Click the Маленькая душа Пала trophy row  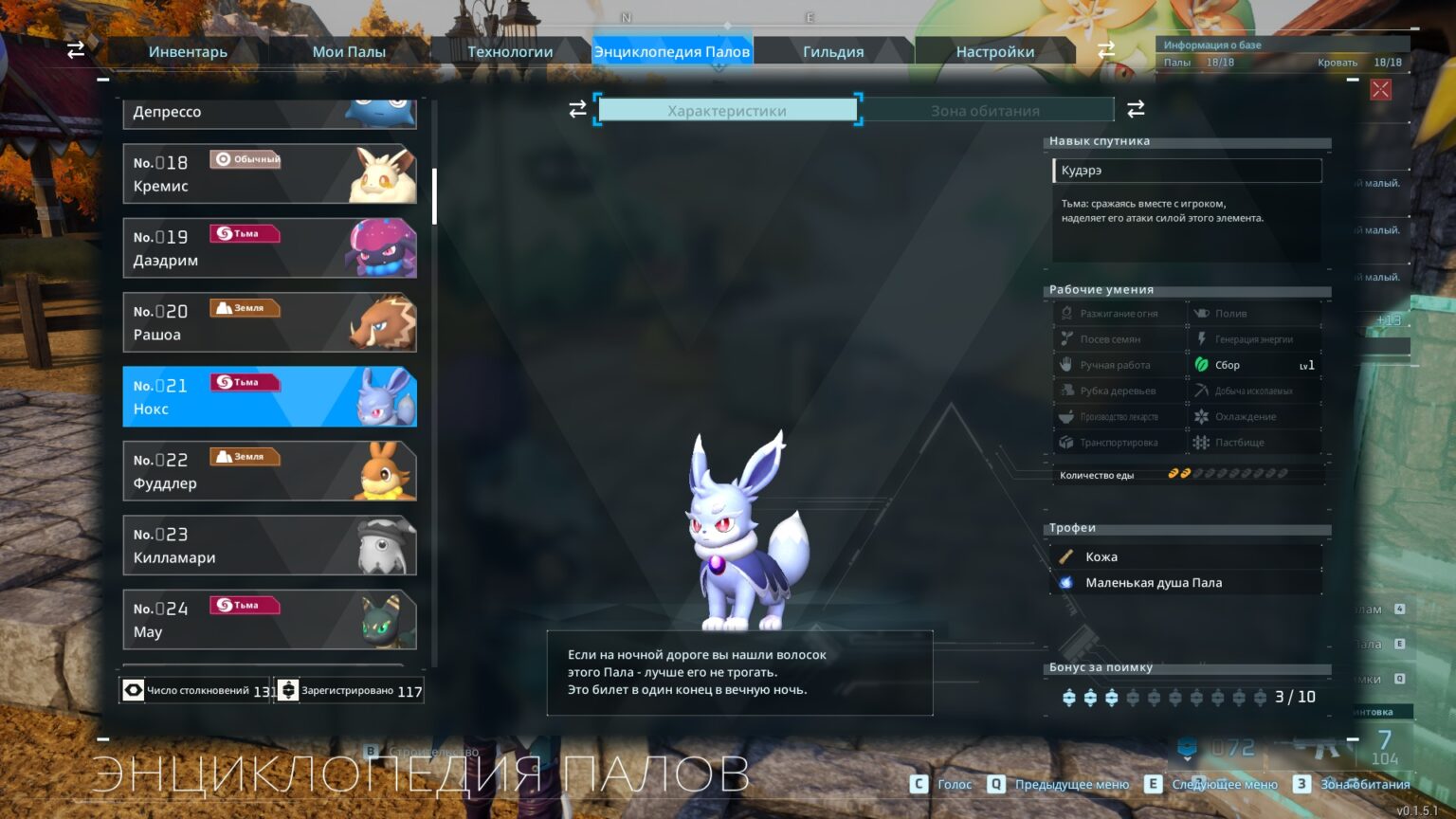[1185, 583]
